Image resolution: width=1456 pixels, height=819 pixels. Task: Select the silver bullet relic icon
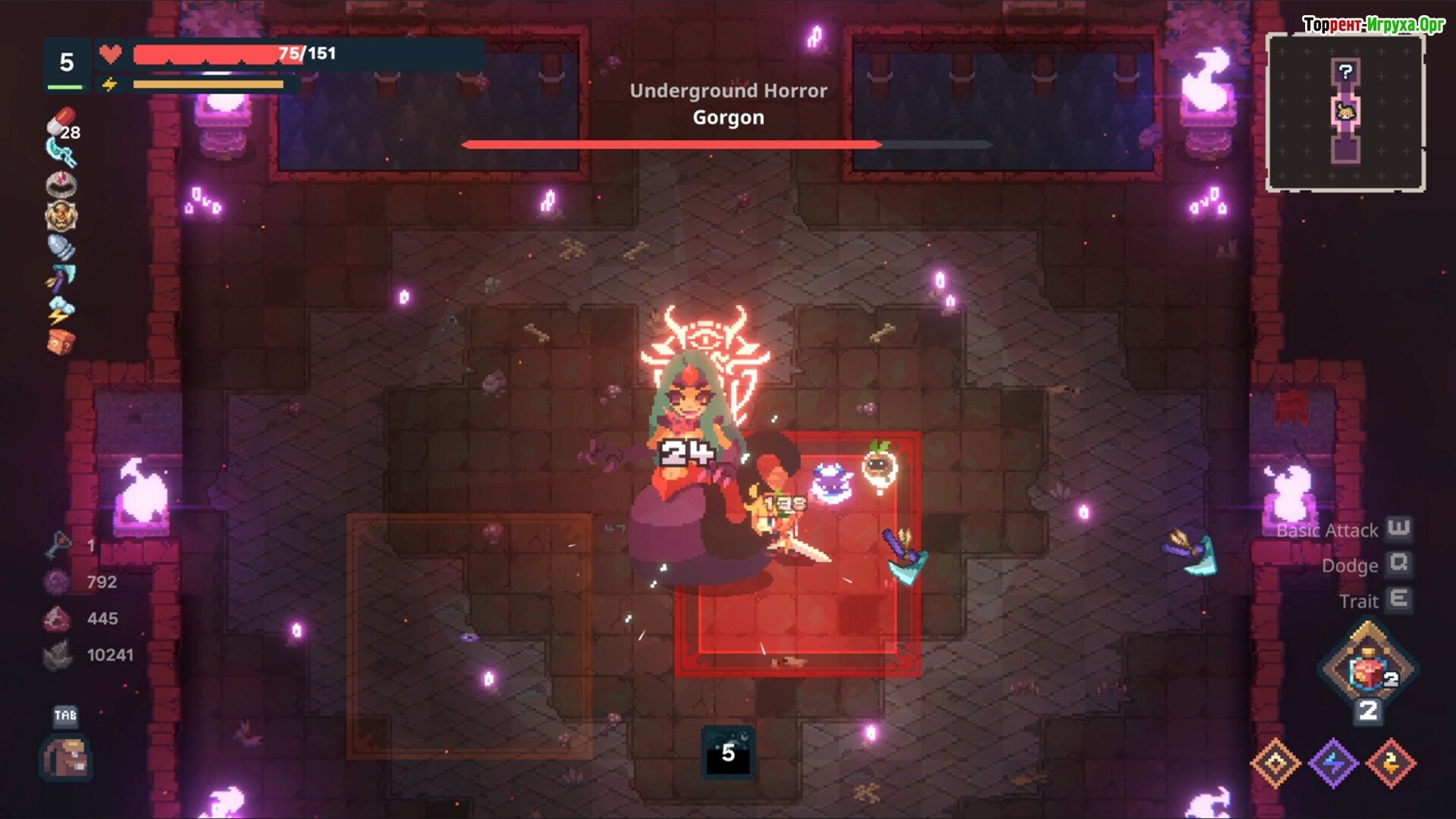click(61, 247)
